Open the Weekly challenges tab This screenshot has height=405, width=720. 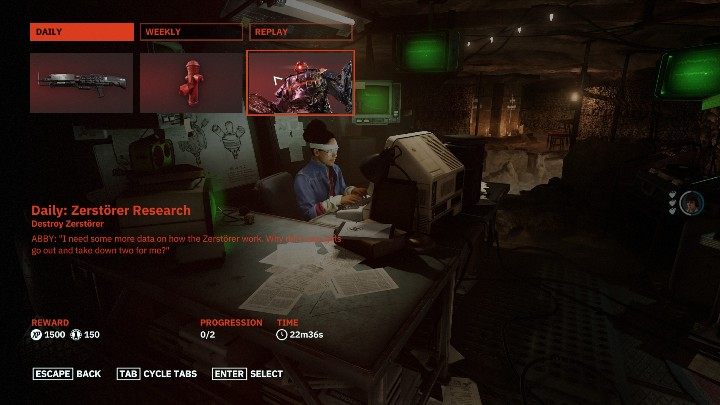tap(191, 32)
